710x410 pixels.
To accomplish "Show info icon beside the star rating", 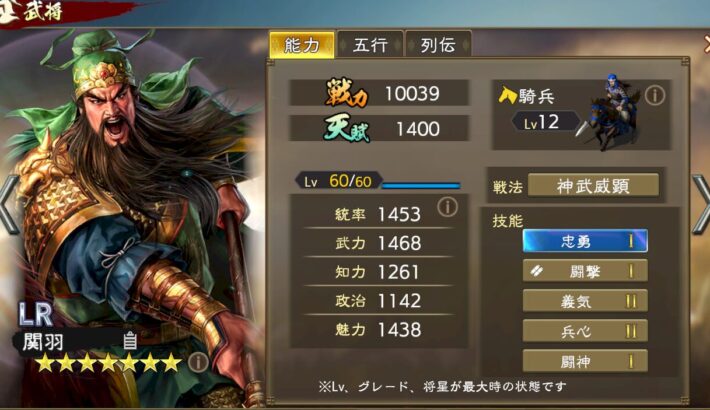I will (x=197, y=361).
